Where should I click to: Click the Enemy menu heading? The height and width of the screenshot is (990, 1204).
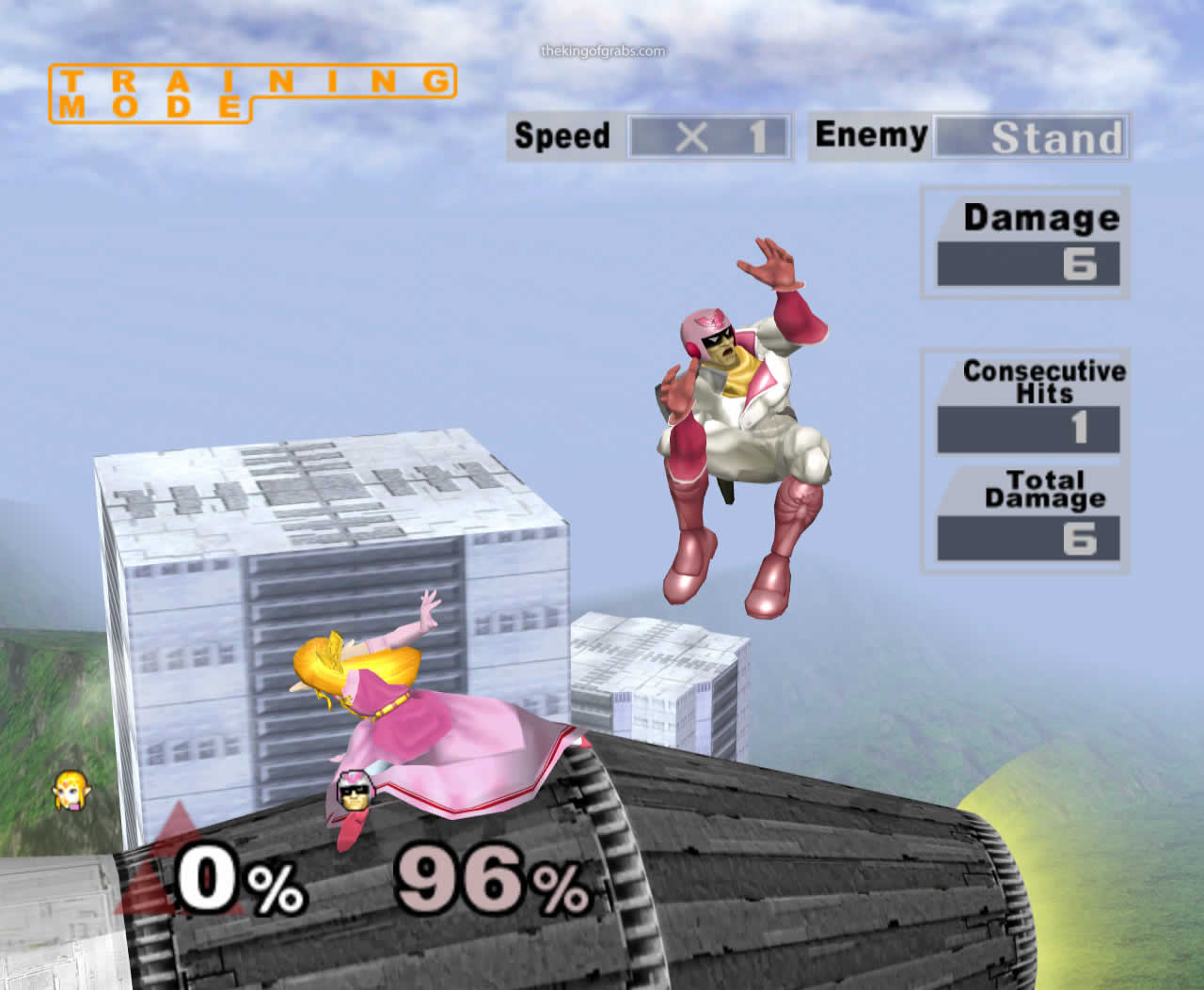(870, 134)
